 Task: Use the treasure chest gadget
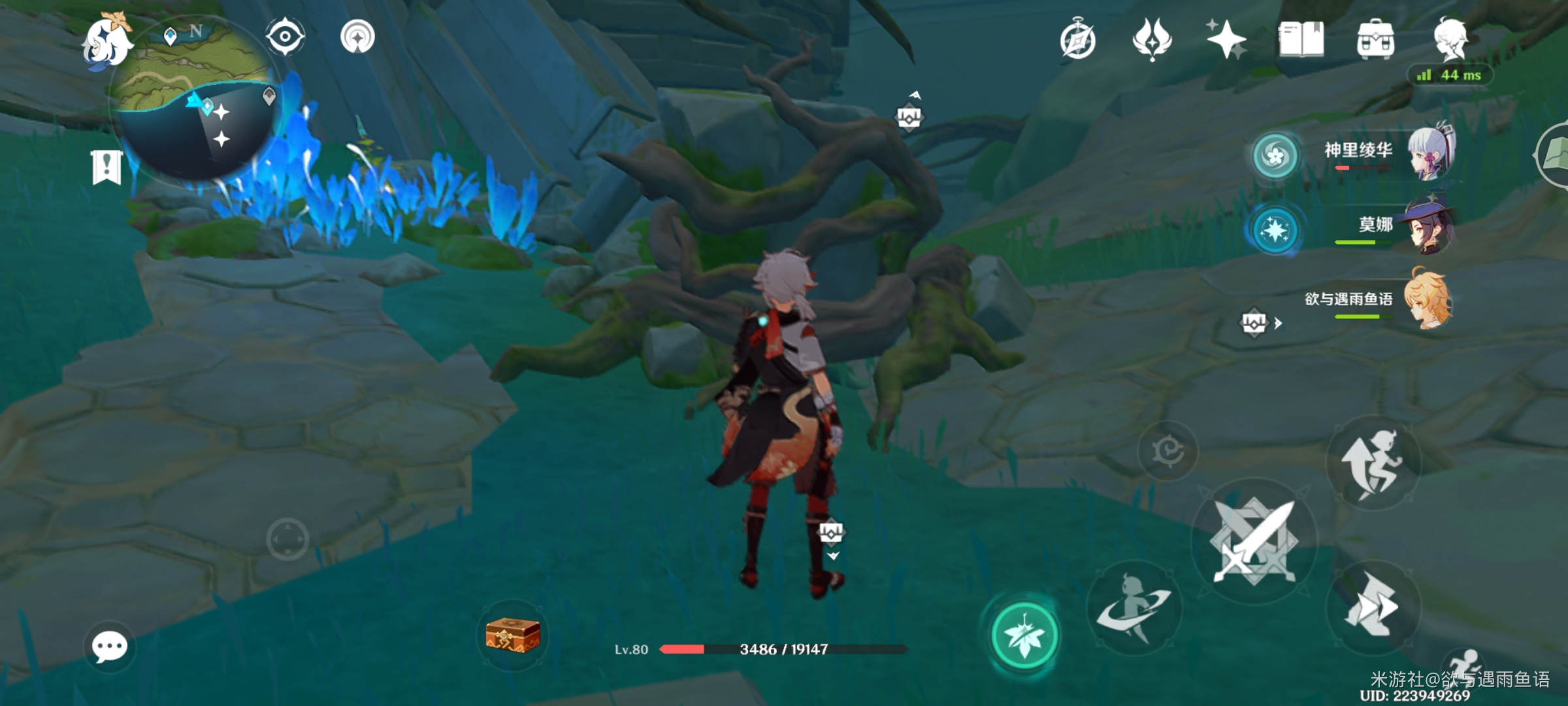click(513, 635)
